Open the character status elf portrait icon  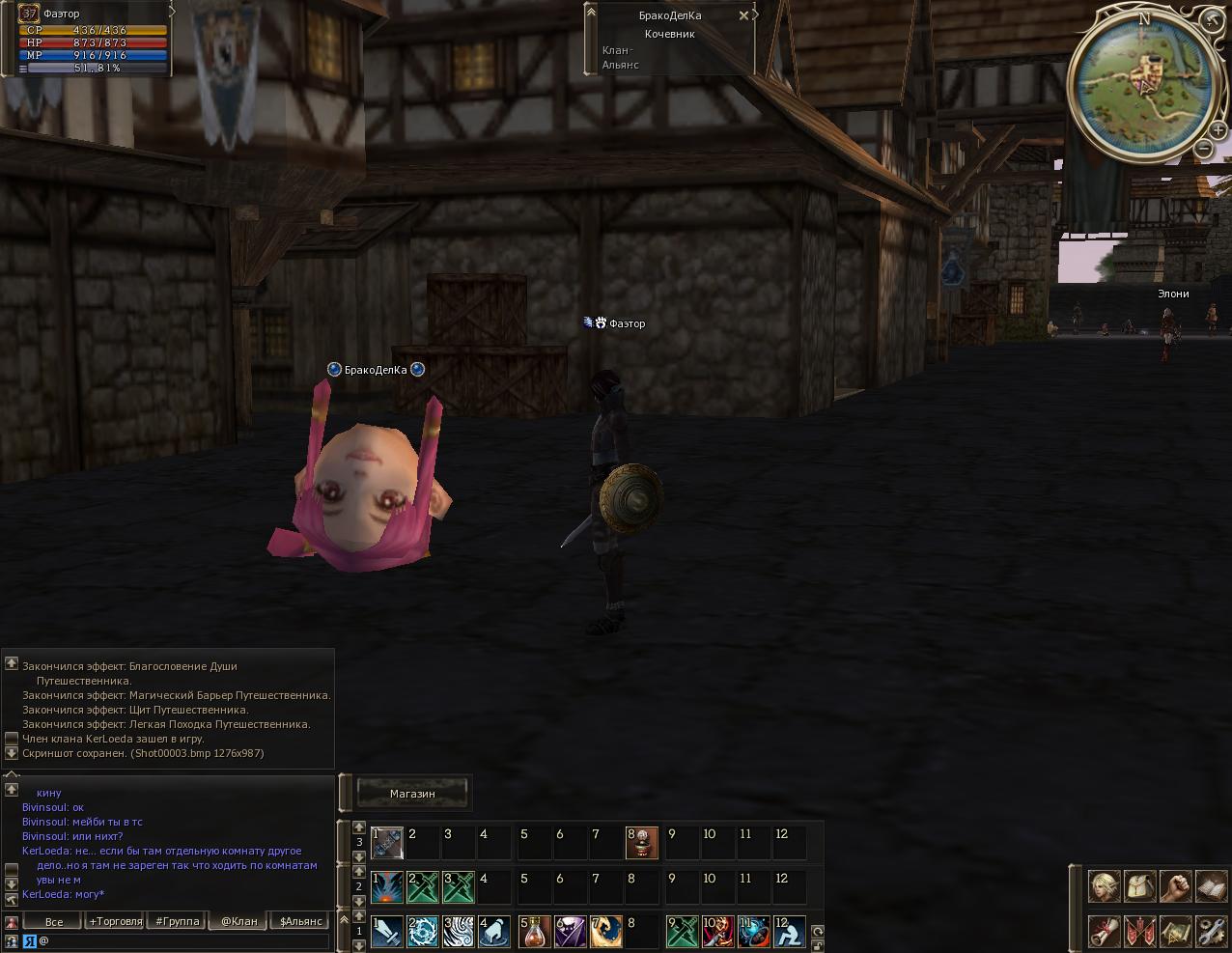pos(1105,886)
